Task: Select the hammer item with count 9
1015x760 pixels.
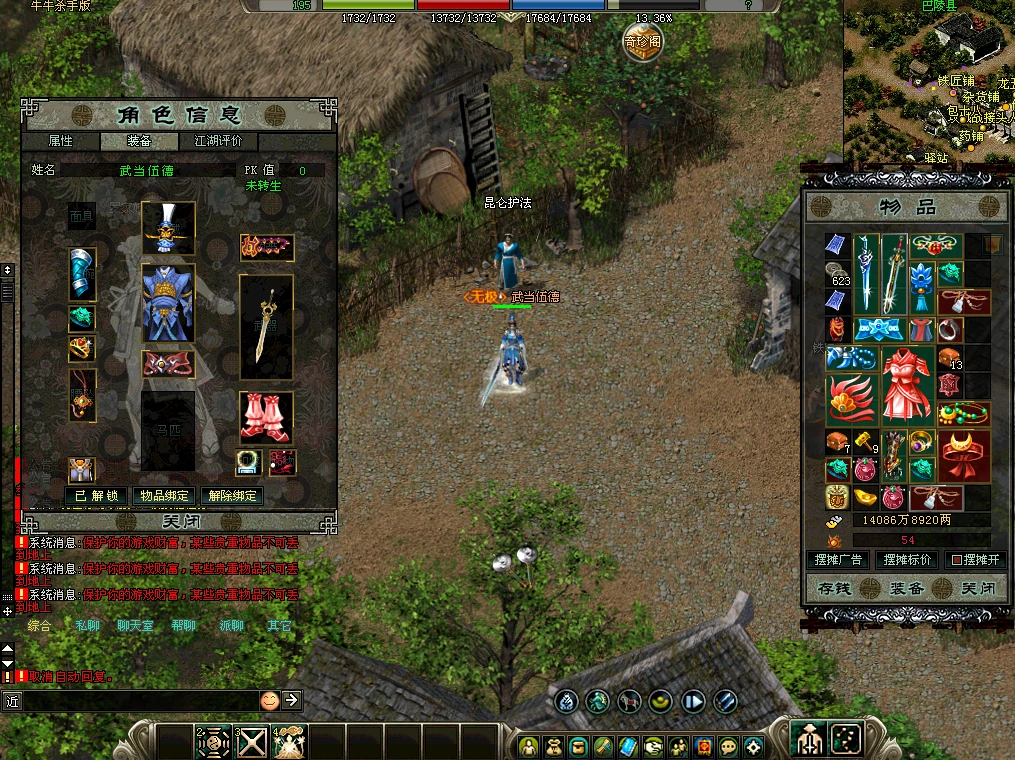Action: tap(866, 443)
